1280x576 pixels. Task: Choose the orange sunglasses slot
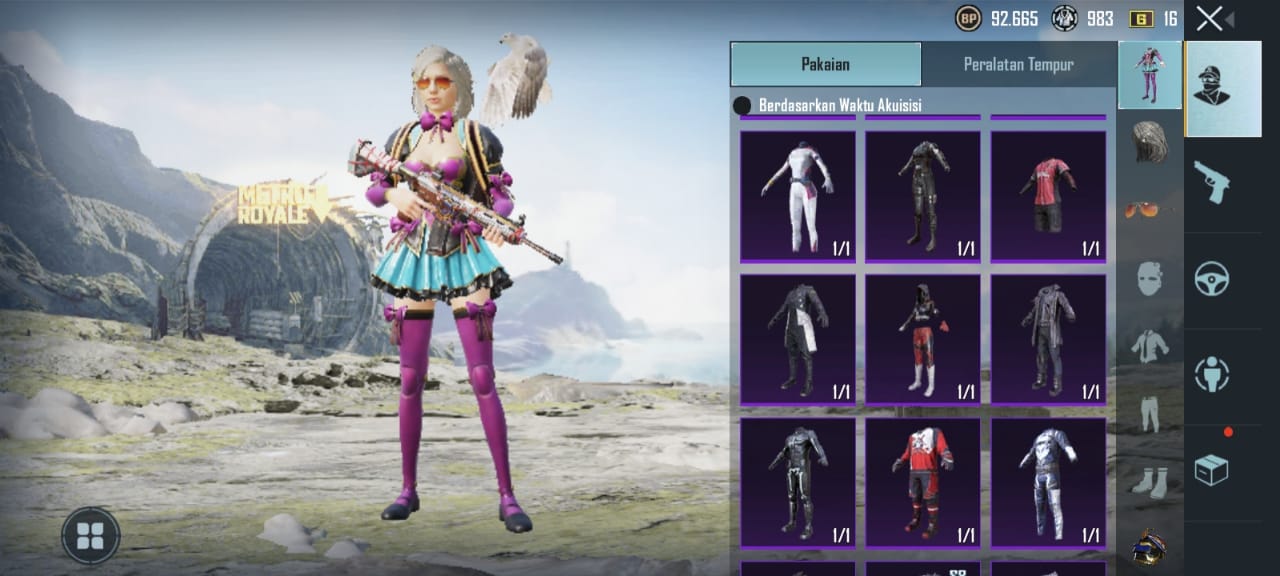(x=1149, y=209)
